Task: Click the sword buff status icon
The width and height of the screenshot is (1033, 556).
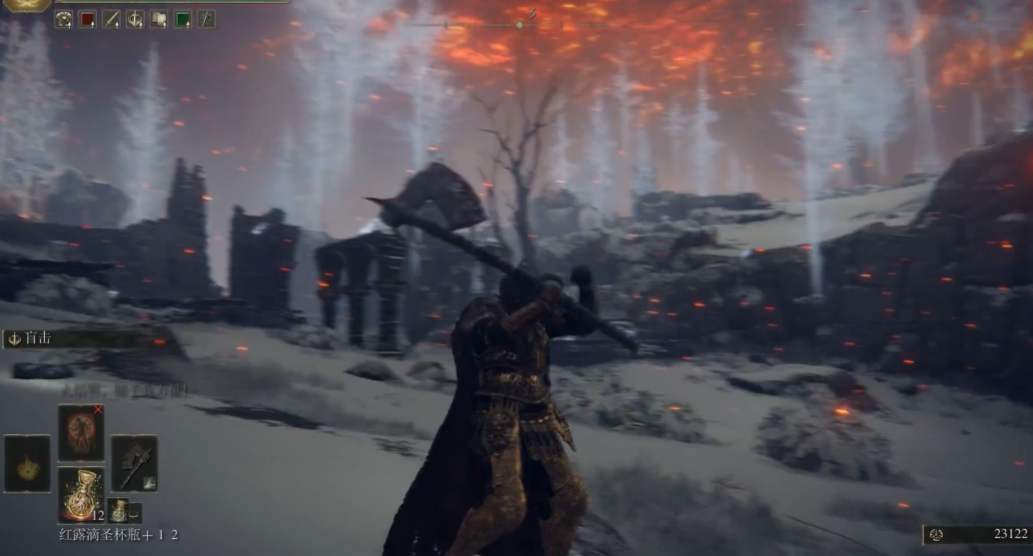Action: (111, 19)
